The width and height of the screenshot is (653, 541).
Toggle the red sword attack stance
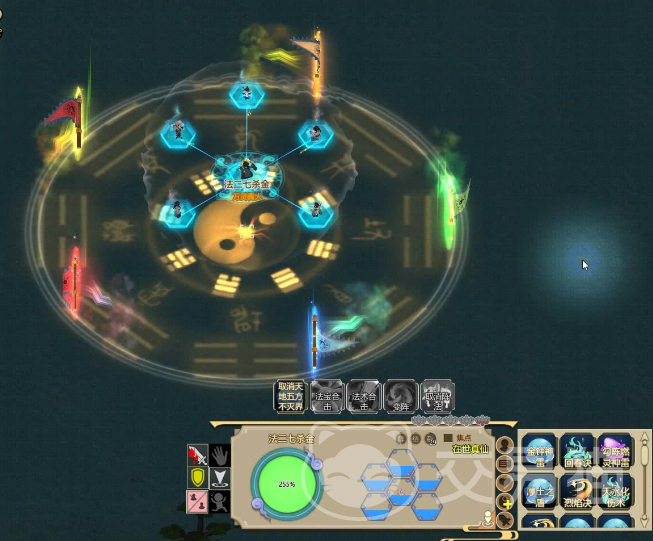click(198, 456)
